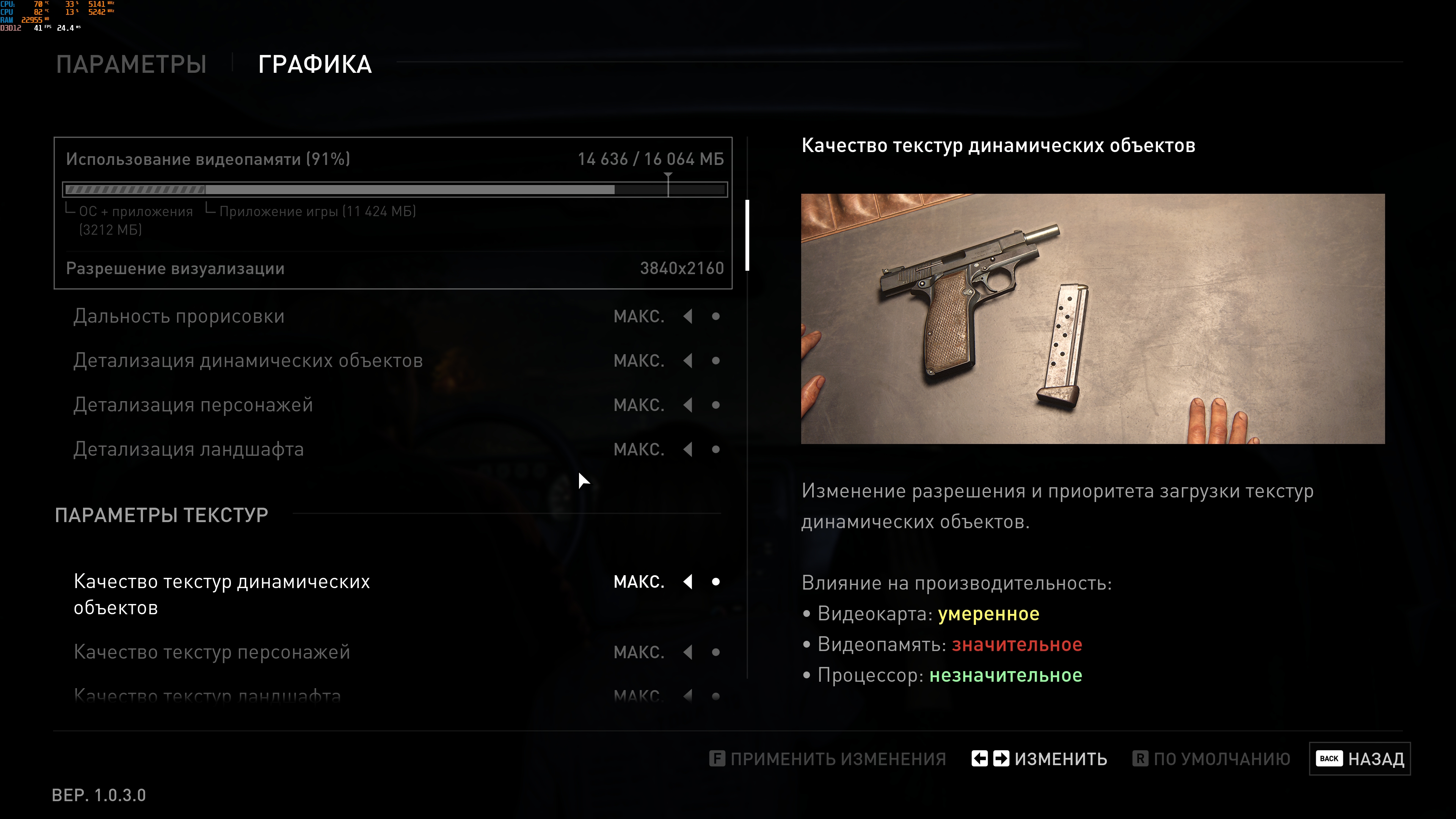1456x819 pixels.
Task: Lower Дальность прорисовки with its left arrow
Action: pyautogui.click(x=688, y=317)
